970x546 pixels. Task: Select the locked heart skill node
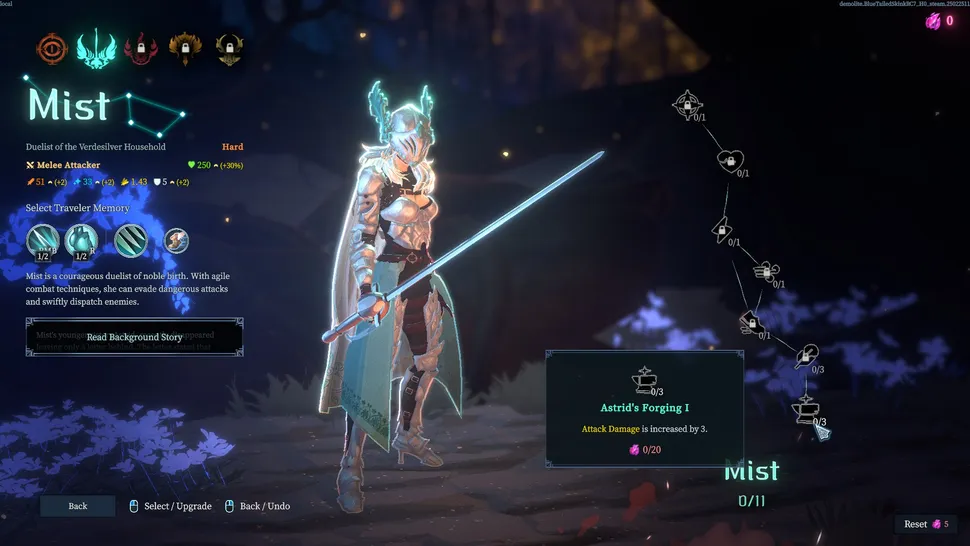730,160
